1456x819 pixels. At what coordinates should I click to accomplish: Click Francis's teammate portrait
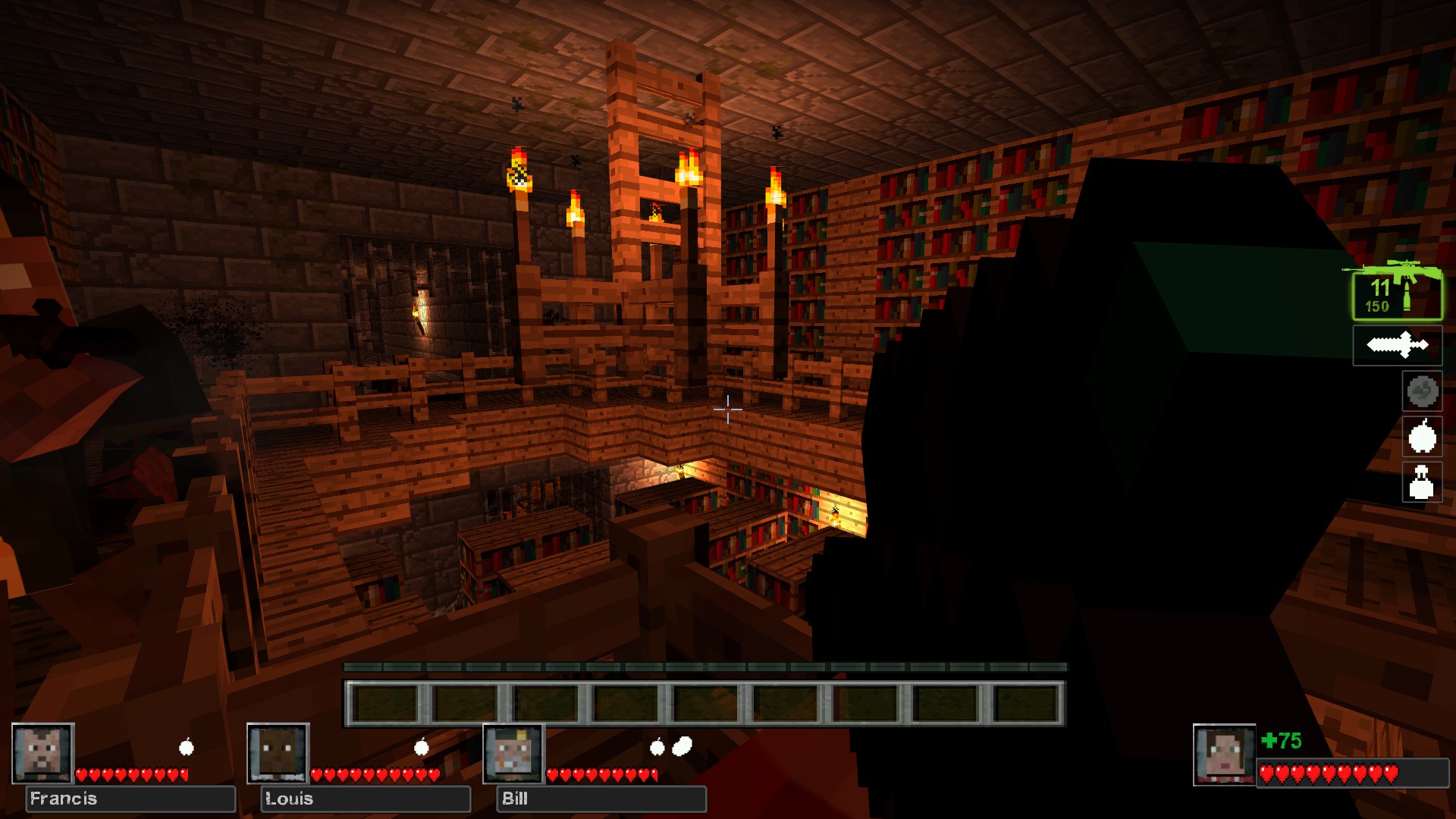[x=42, y=753]
